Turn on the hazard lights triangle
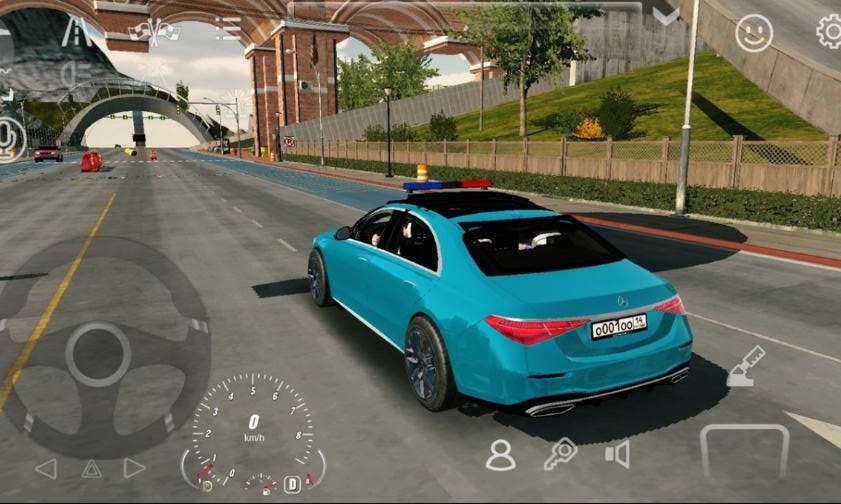 pyautogui.click(x=91, y=468)
